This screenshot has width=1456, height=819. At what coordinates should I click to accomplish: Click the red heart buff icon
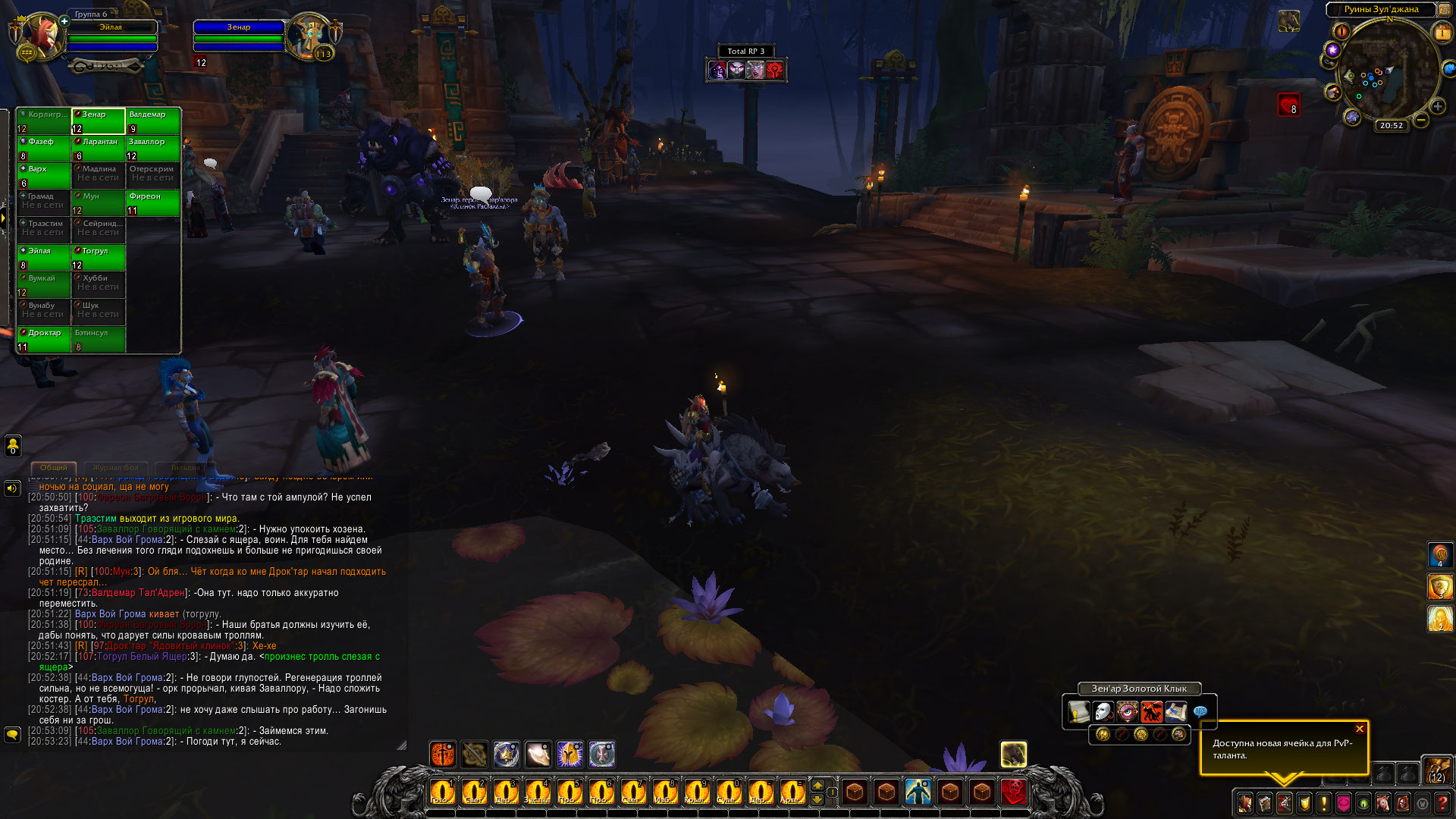point(1289,105)
